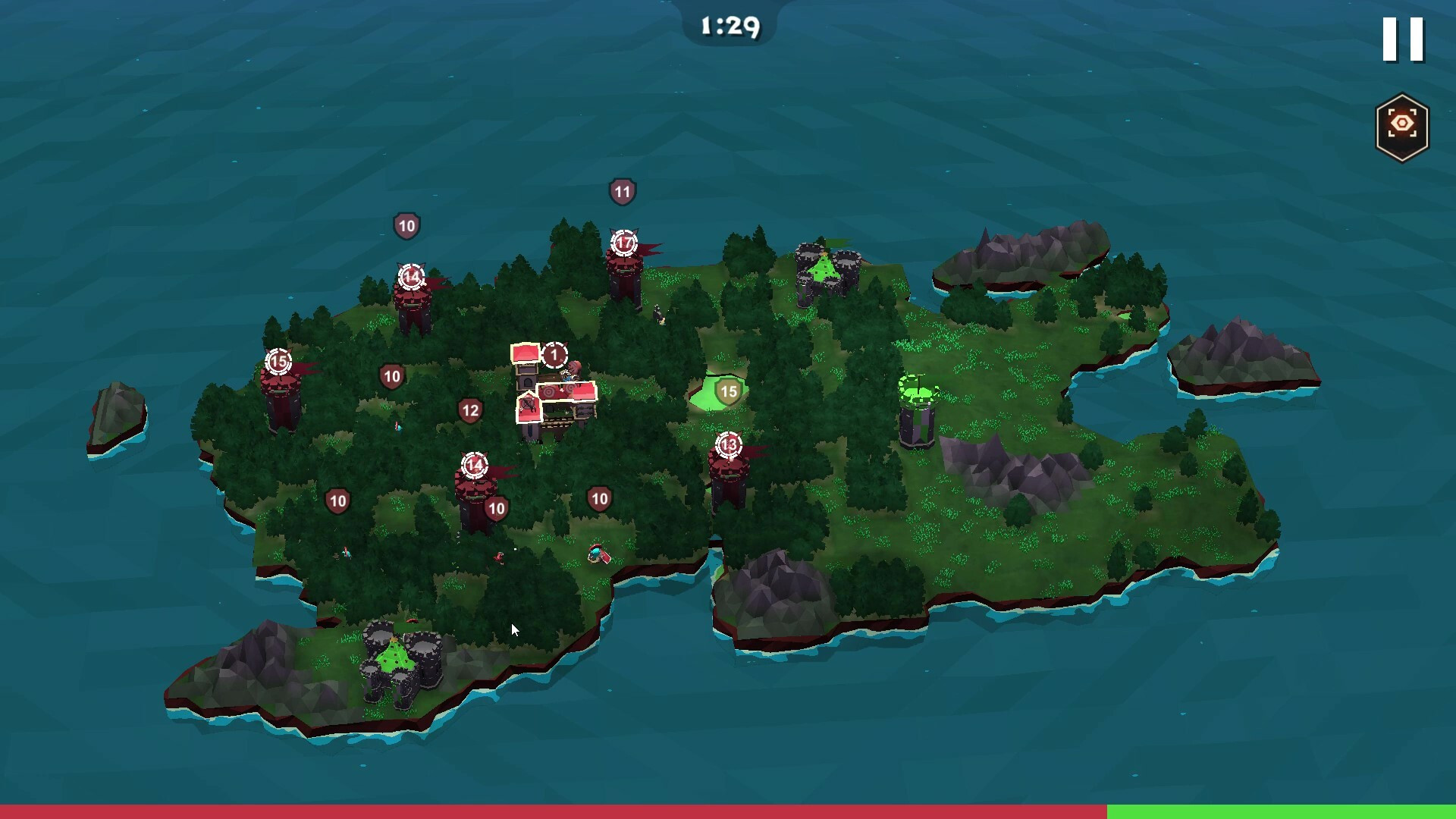
Task: Select the green shield marker numbered 15
Action: tap(728, 392)
